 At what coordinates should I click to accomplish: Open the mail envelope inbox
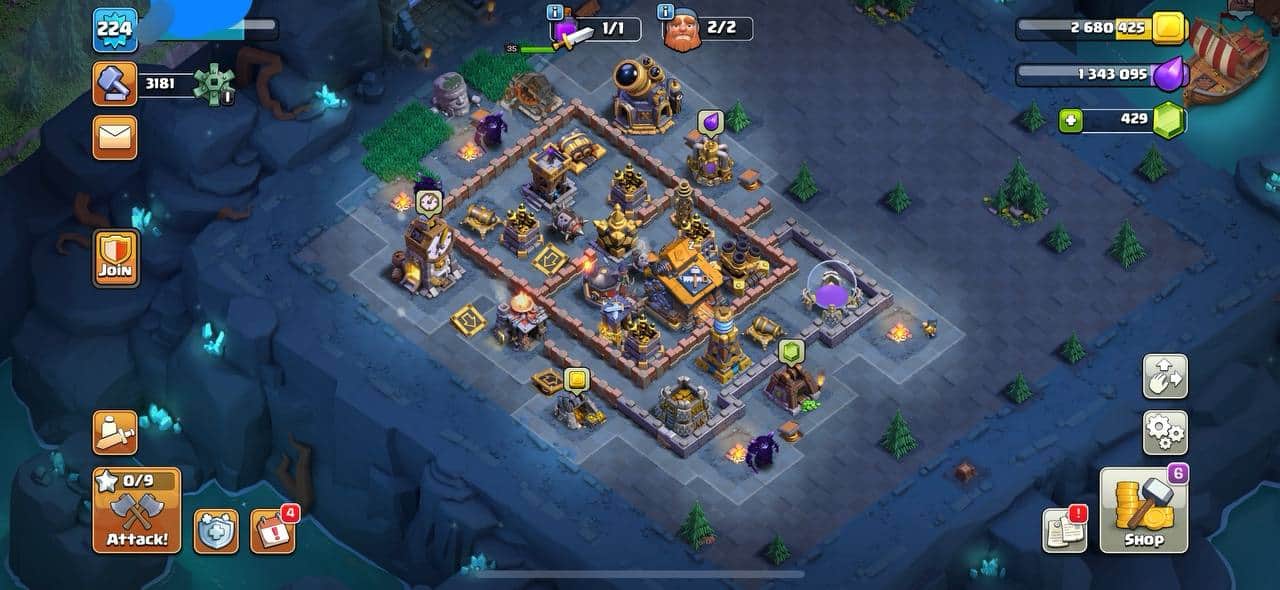[115, 137]
